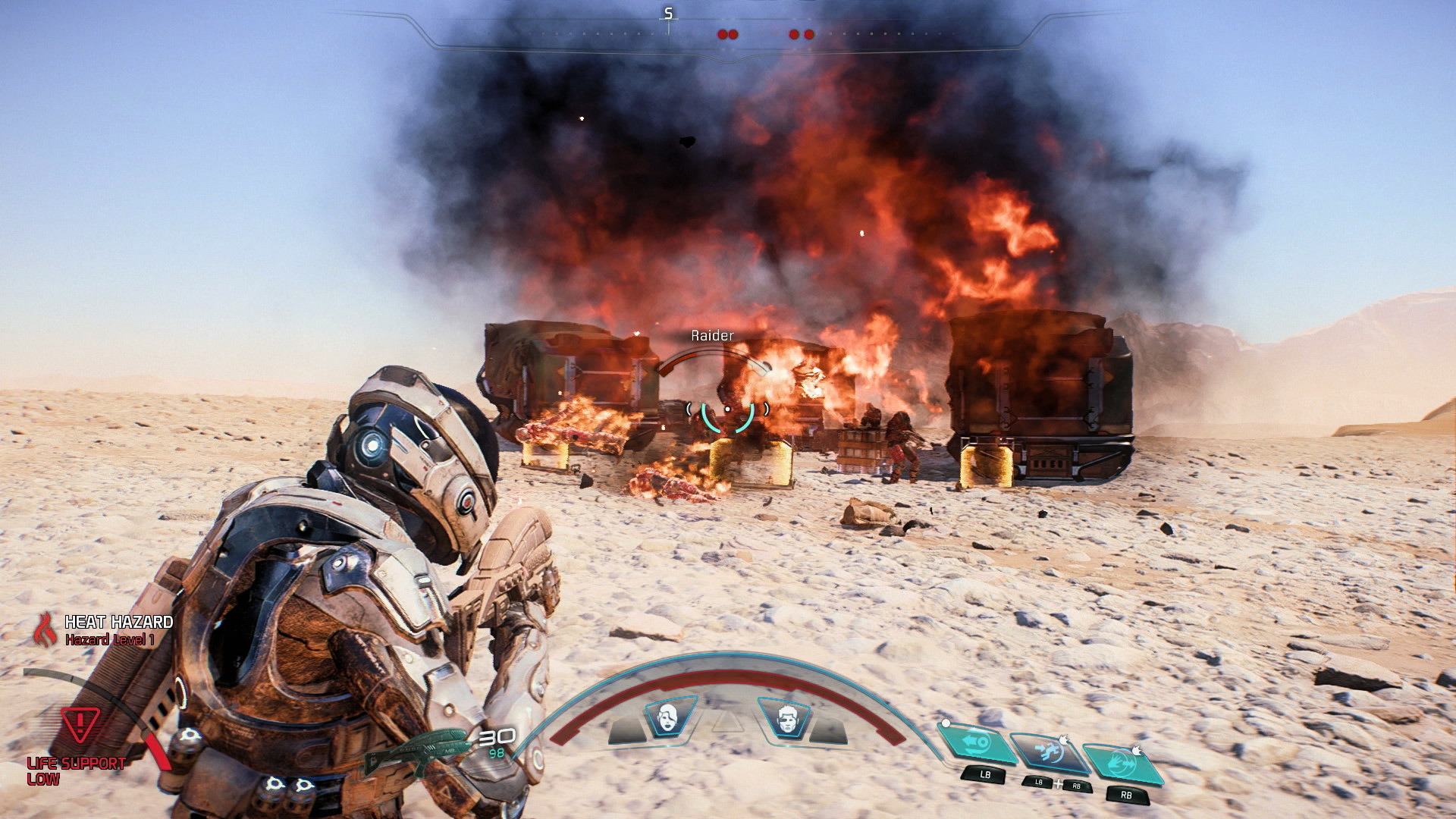Click the compass heading marker labeled 5
This screenshot has width=1456, height=819.
click(x=667, y=12)
